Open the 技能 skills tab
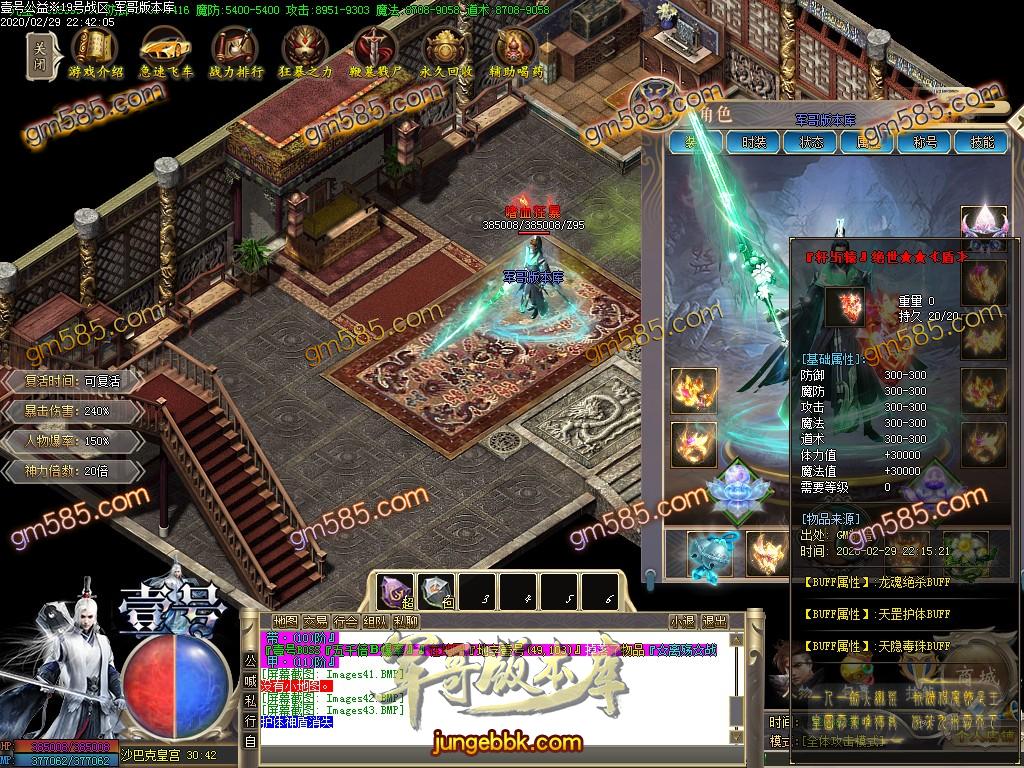The width and height of the screenshot is (1024, 768). [982, 142]
